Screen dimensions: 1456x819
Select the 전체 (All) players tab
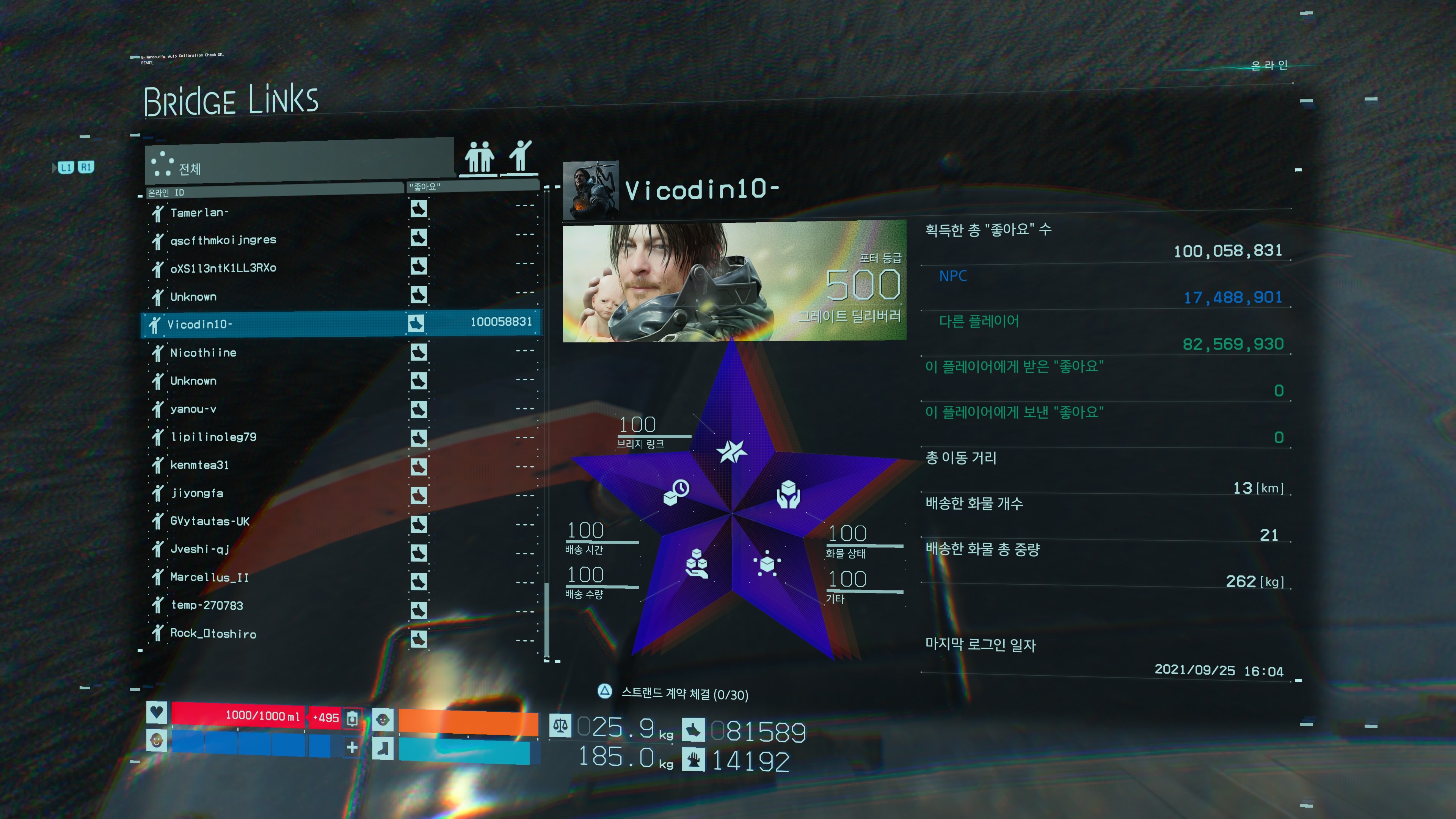point(300,164)
